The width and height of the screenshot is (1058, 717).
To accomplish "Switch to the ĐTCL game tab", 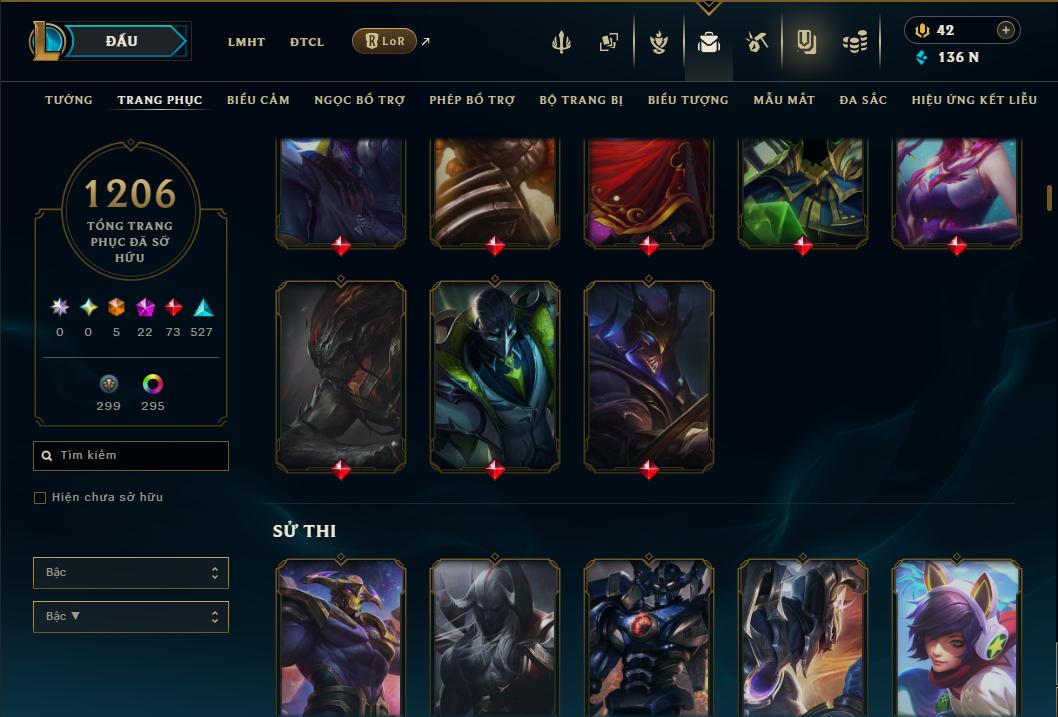I will pos(307,42).
